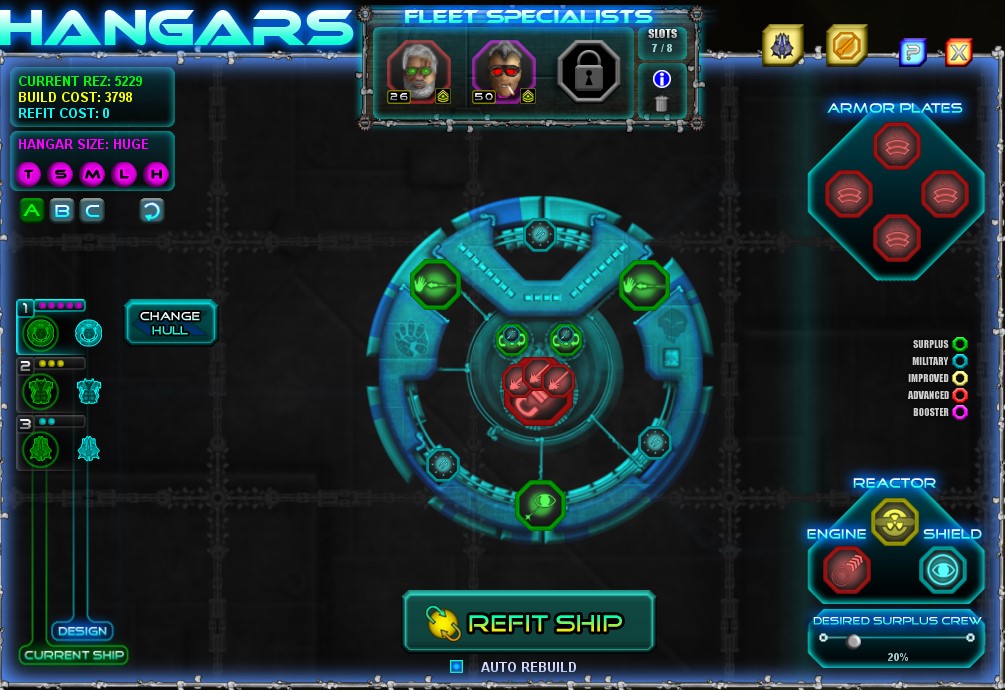The image size is (1005, 690).
Task: Select the red-sunglasses level 50 specialist
Action: (x=503, y=70)
